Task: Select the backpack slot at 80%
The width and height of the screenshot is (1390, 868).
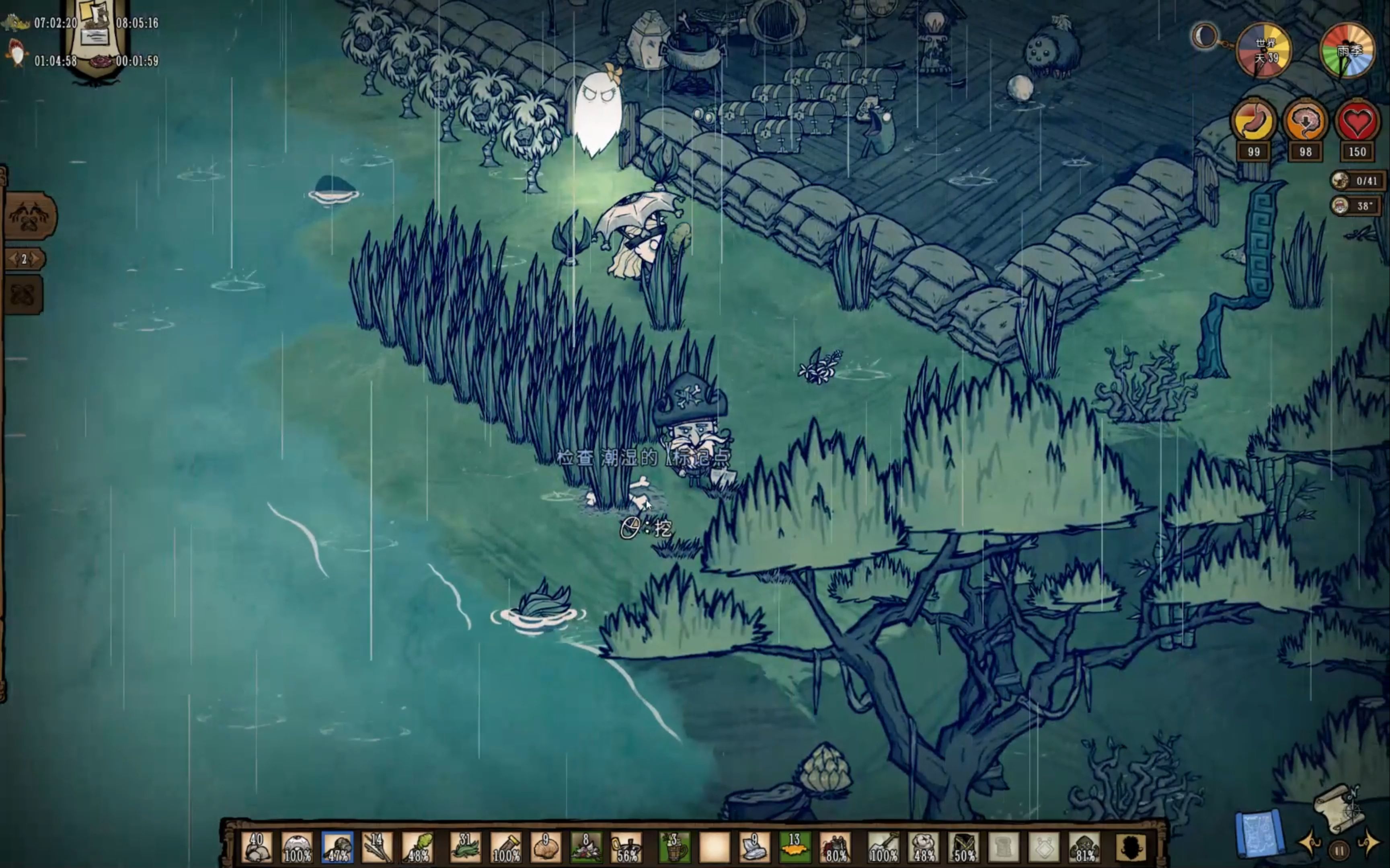Action: pyautogui.click(x=835, y=848)
